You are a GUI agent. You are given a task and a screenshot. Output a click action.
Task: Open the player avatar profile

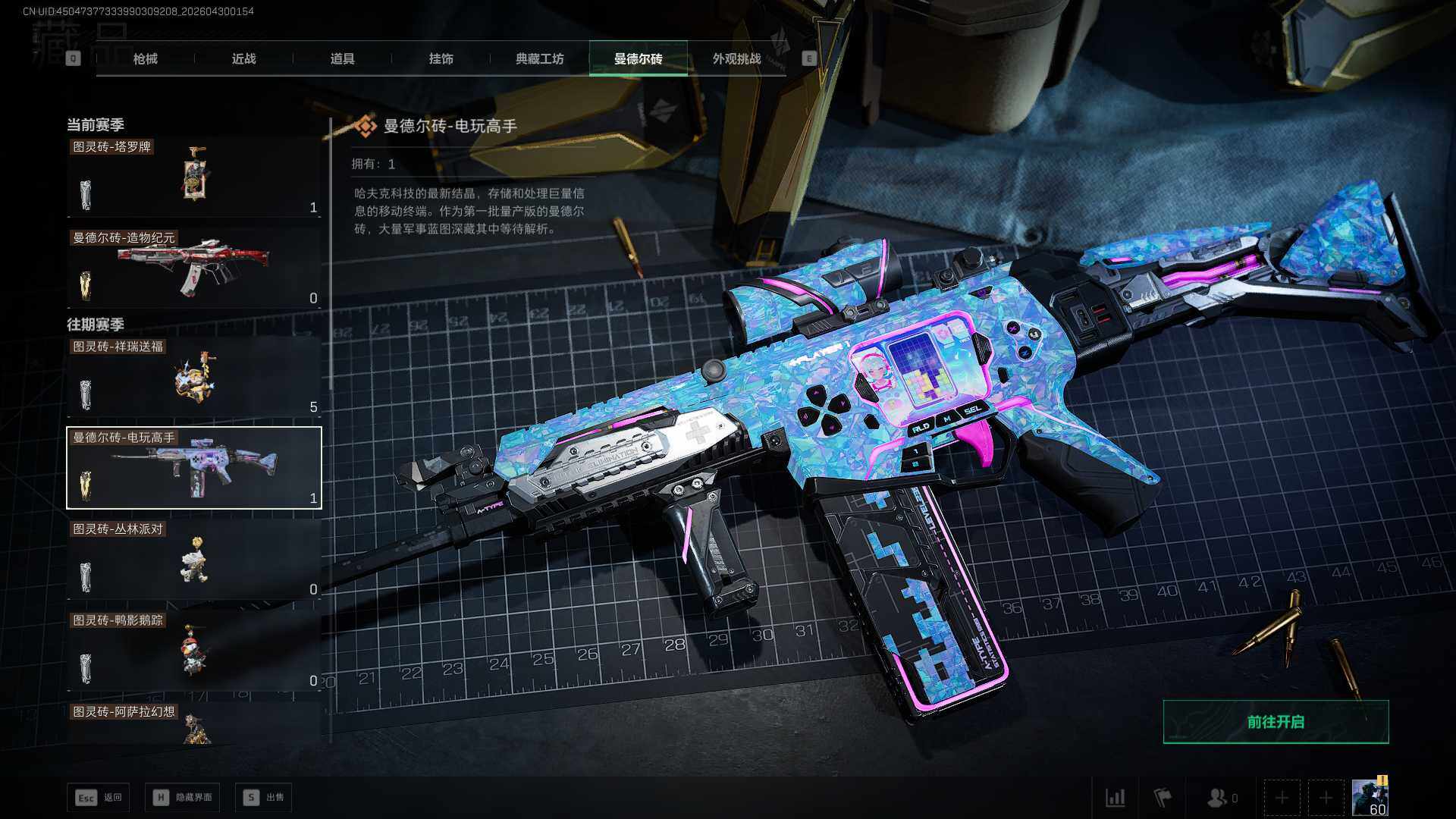coord(1370,798)
